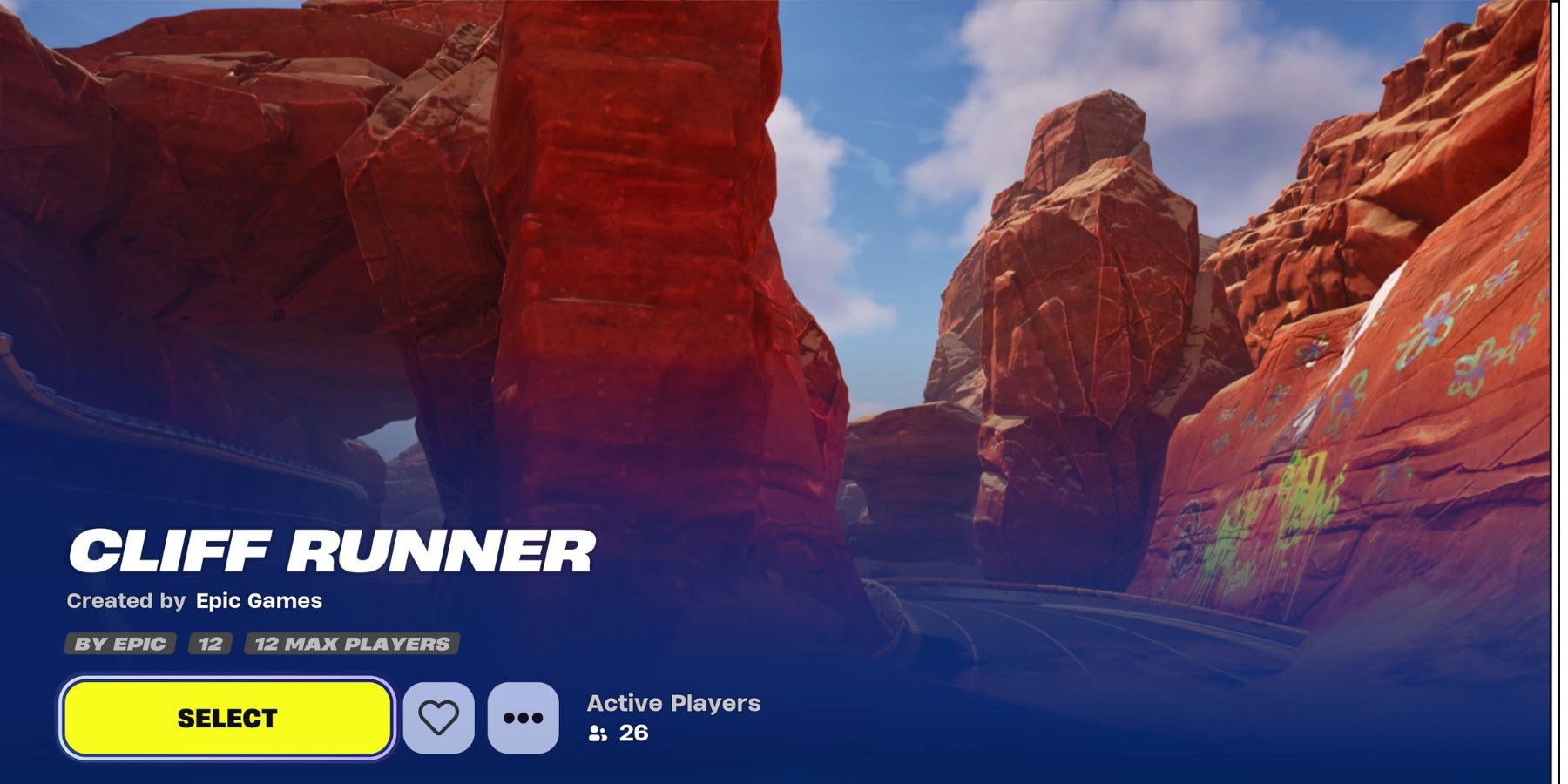Click the BY EPIC tag

tap(120, 645)
